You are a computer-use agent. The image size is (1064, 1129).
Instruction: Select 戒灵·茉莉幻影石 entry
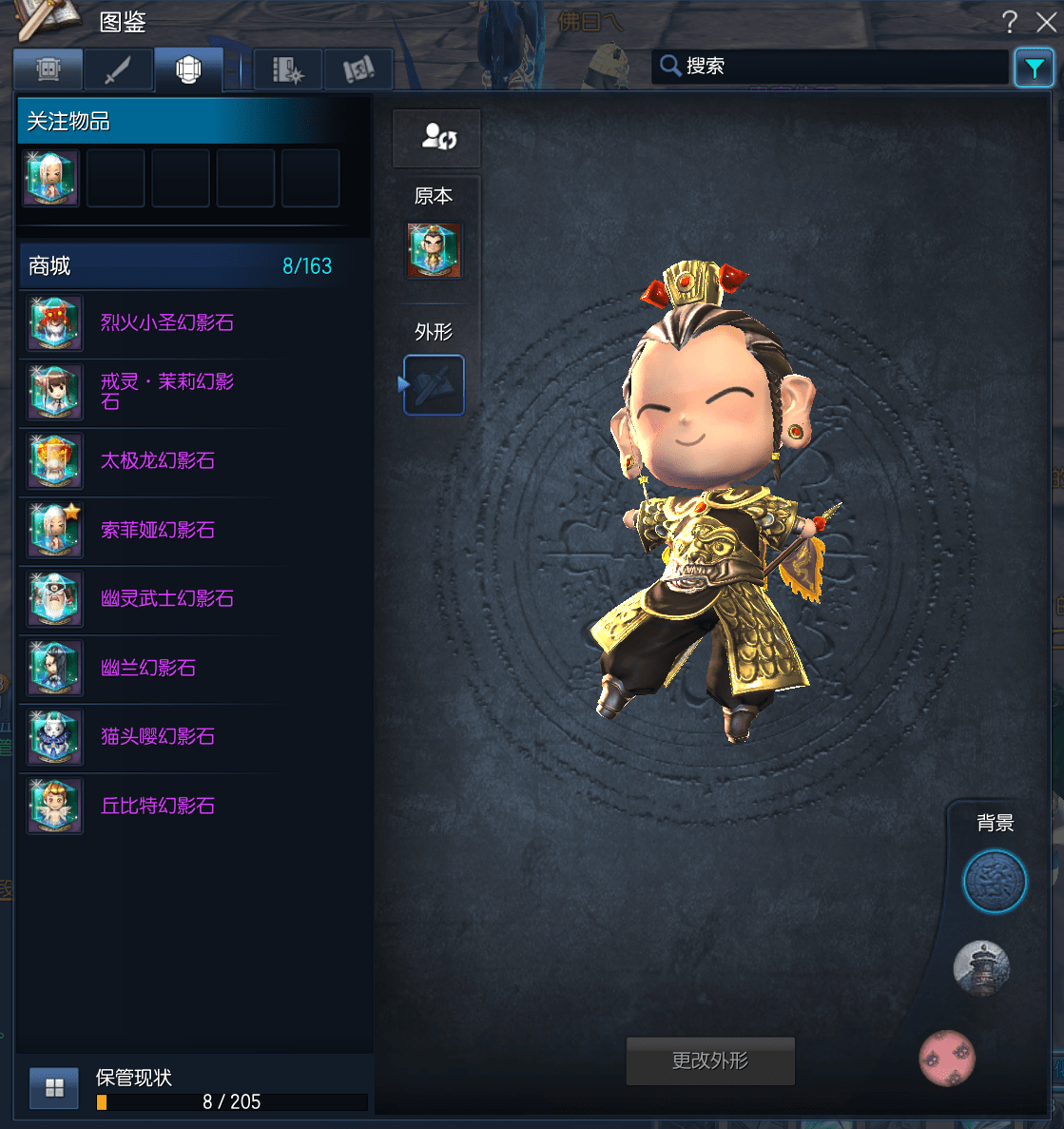point(167,392)
